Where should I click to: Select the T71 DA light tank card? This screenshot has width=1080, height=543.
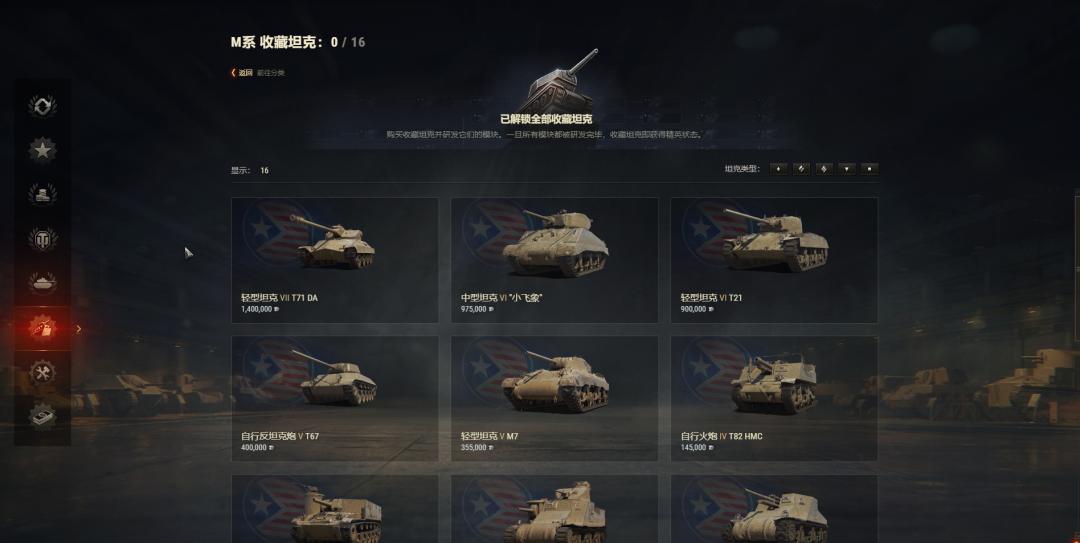point(334,259)
